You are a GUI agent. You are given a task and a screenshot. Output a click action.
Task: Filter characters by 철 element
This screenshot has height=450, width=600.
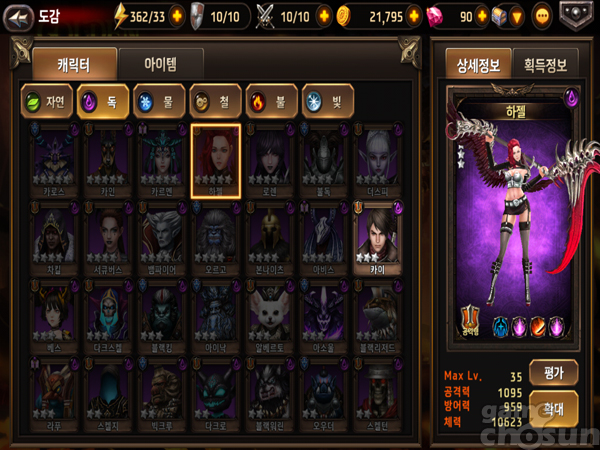tap(215, 102)
